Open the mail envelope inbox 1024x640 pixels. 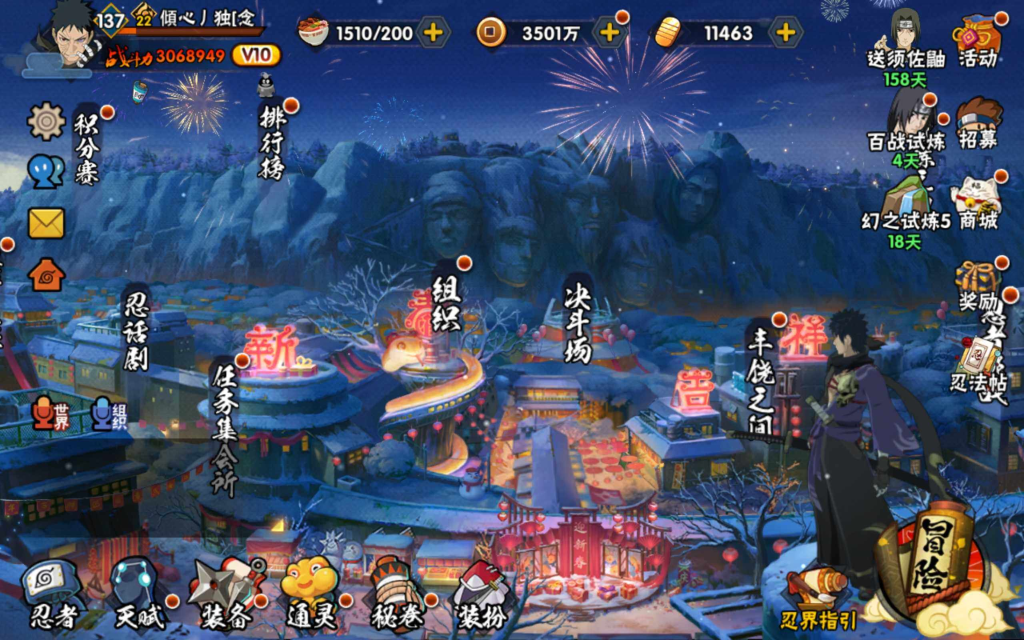click(46, 222)
